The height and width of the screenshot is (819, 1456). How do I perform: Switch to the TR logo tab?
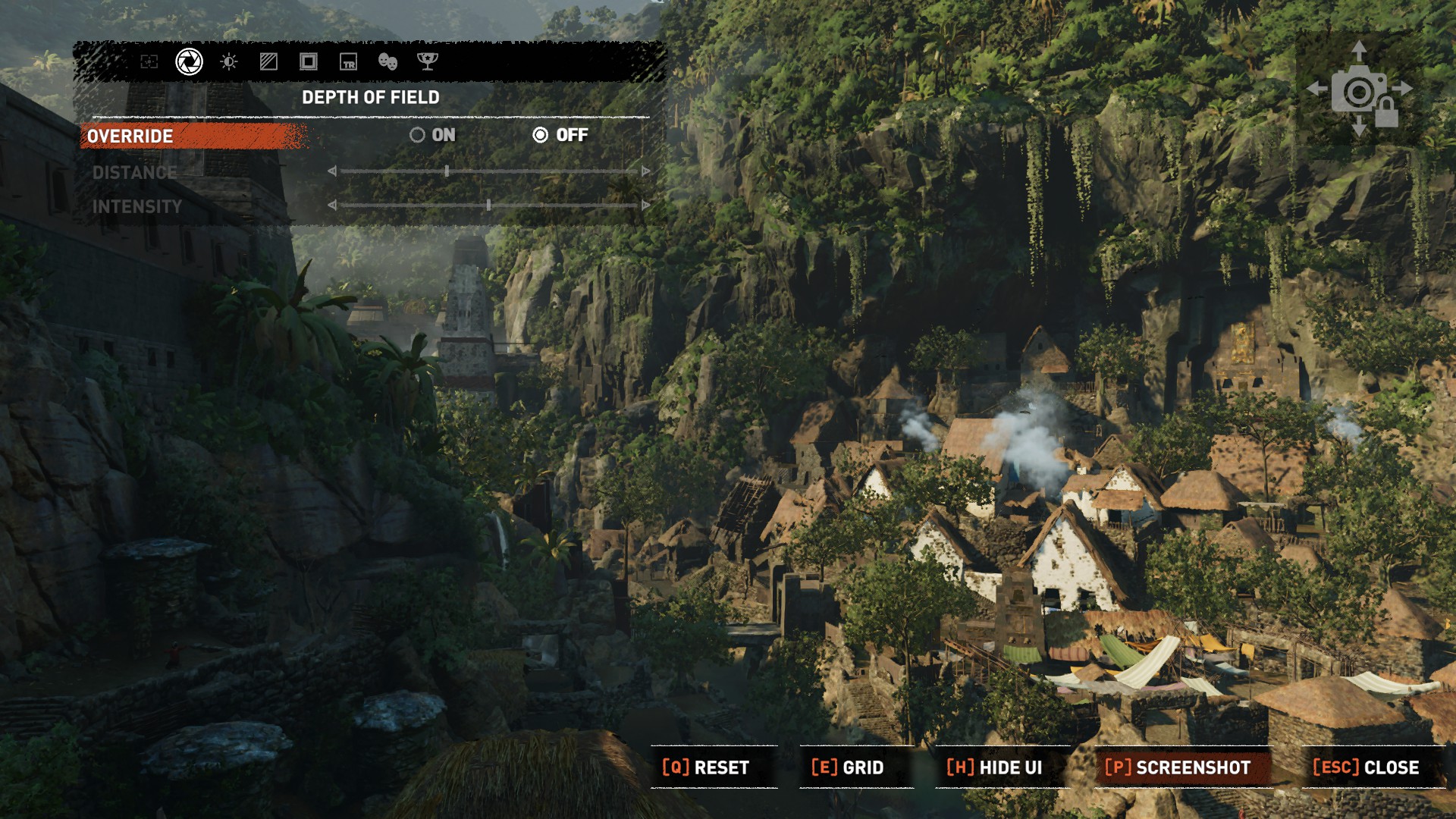tap(348, 61)
